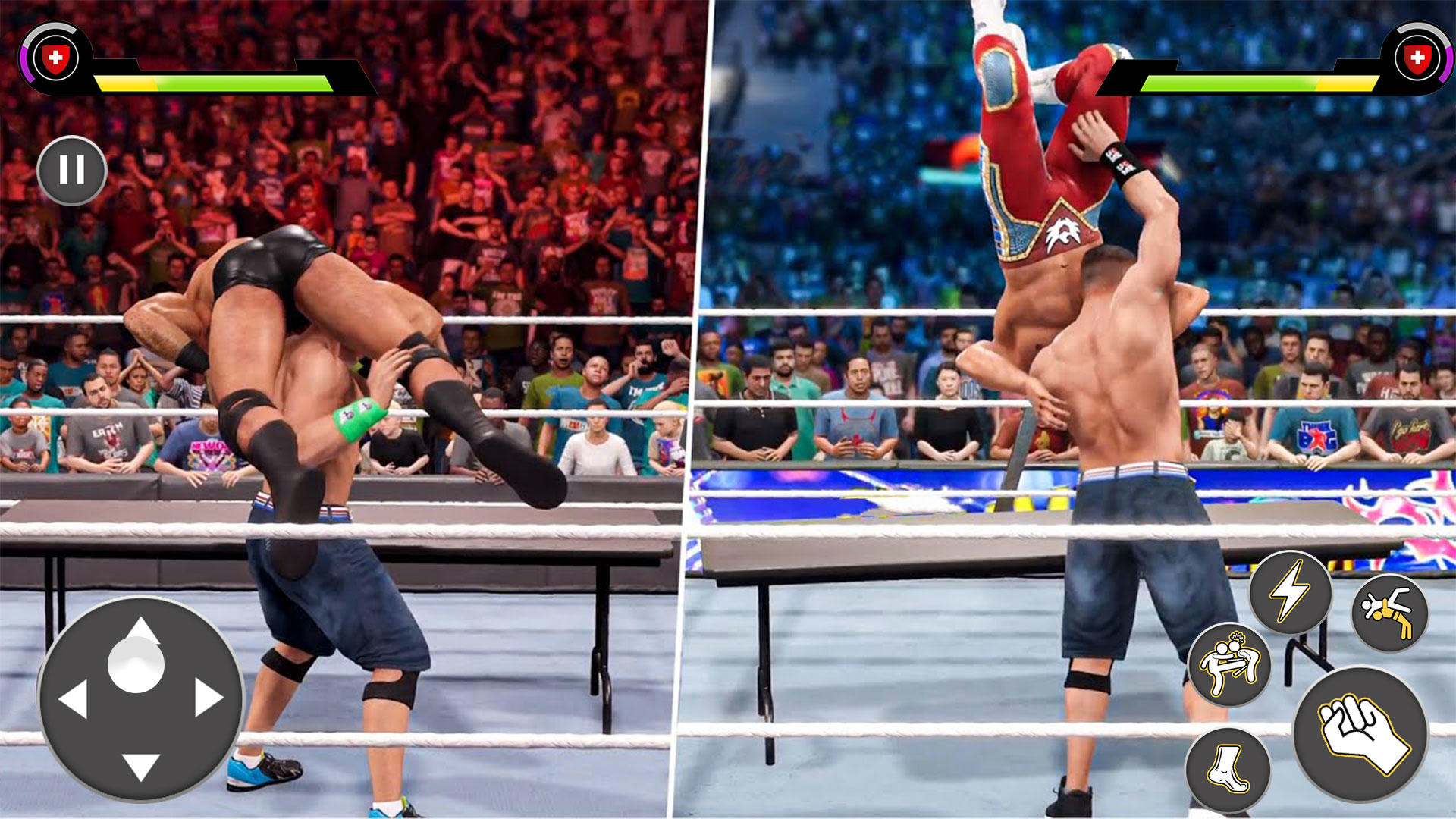This screenshot has width=1456, height=819.
Task: Tap the pause icon below the health bar
Action: tap(72, 170)
